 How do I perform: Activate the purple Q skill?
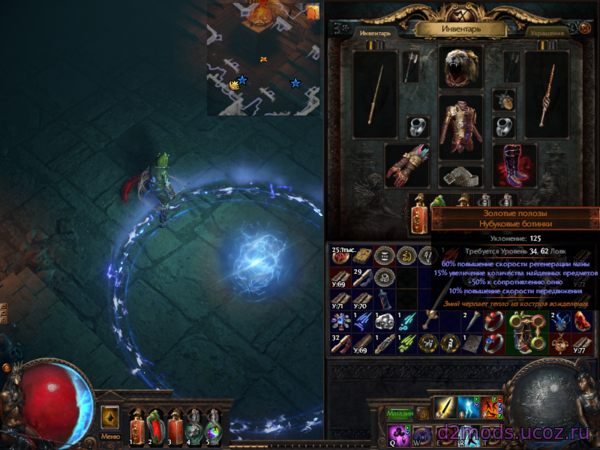coord(399,432)
